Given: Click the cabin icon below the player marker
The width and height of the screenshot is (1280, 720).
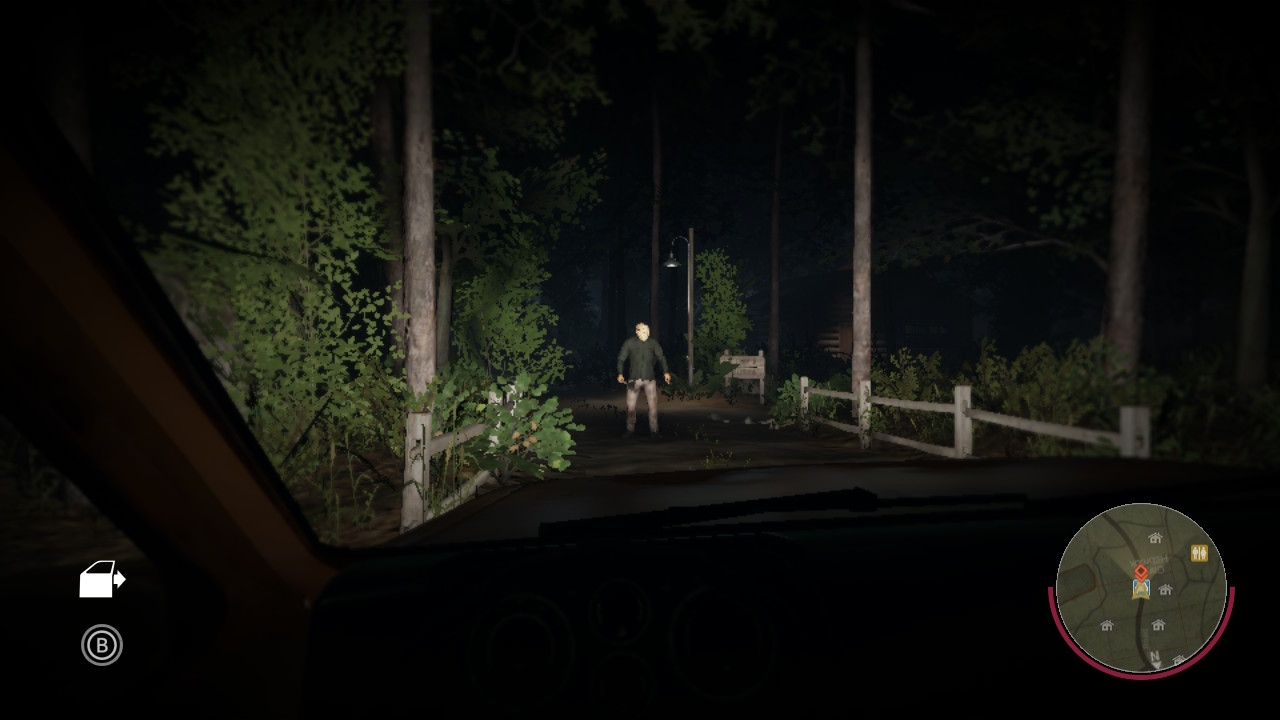Looking at the screenshot, I should [1158, 624].
